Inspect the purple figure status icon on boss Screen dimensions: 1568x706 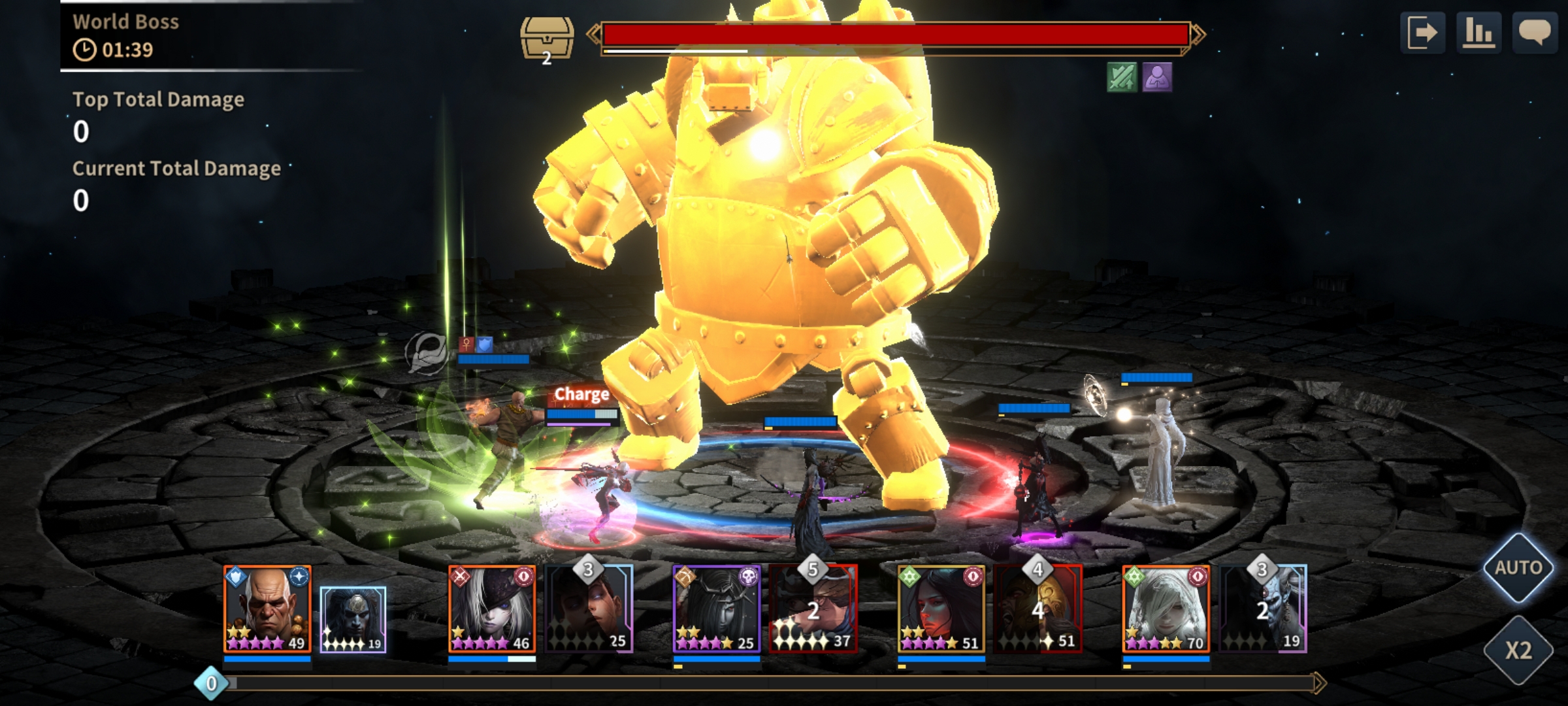(1156, 78)
